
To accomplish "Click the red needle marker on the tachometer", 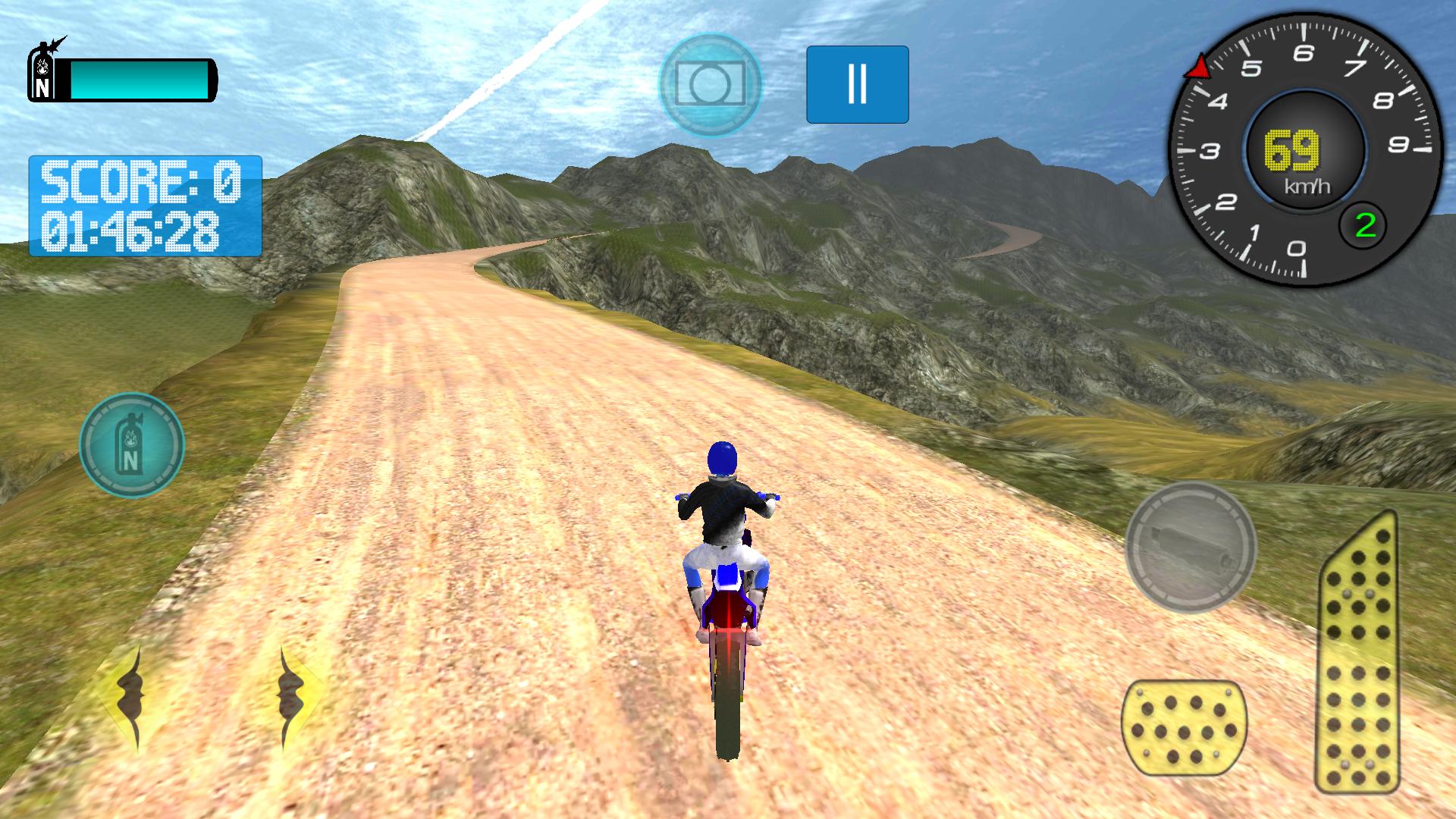I will [x=1200, y=64].
